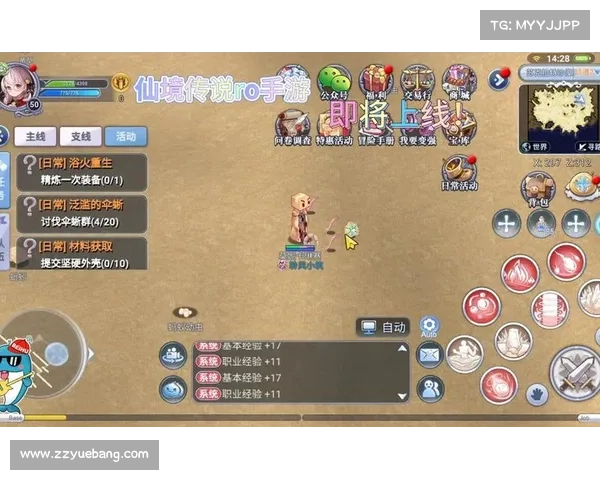Switch to the 支线 quest tab
Screen dimensions: 600x480
point(80,137)
